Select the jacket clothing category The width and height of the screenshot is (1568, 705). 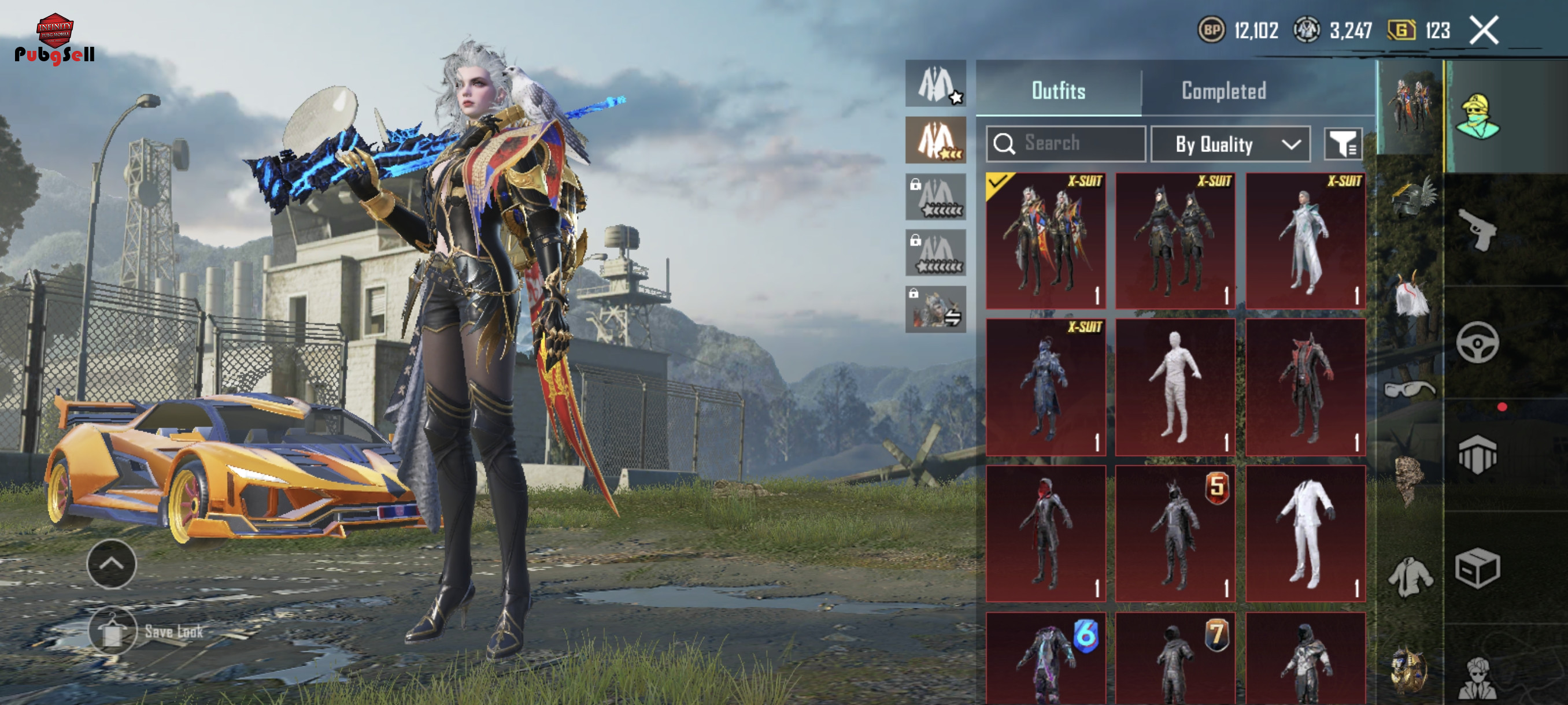point(1410,576)
